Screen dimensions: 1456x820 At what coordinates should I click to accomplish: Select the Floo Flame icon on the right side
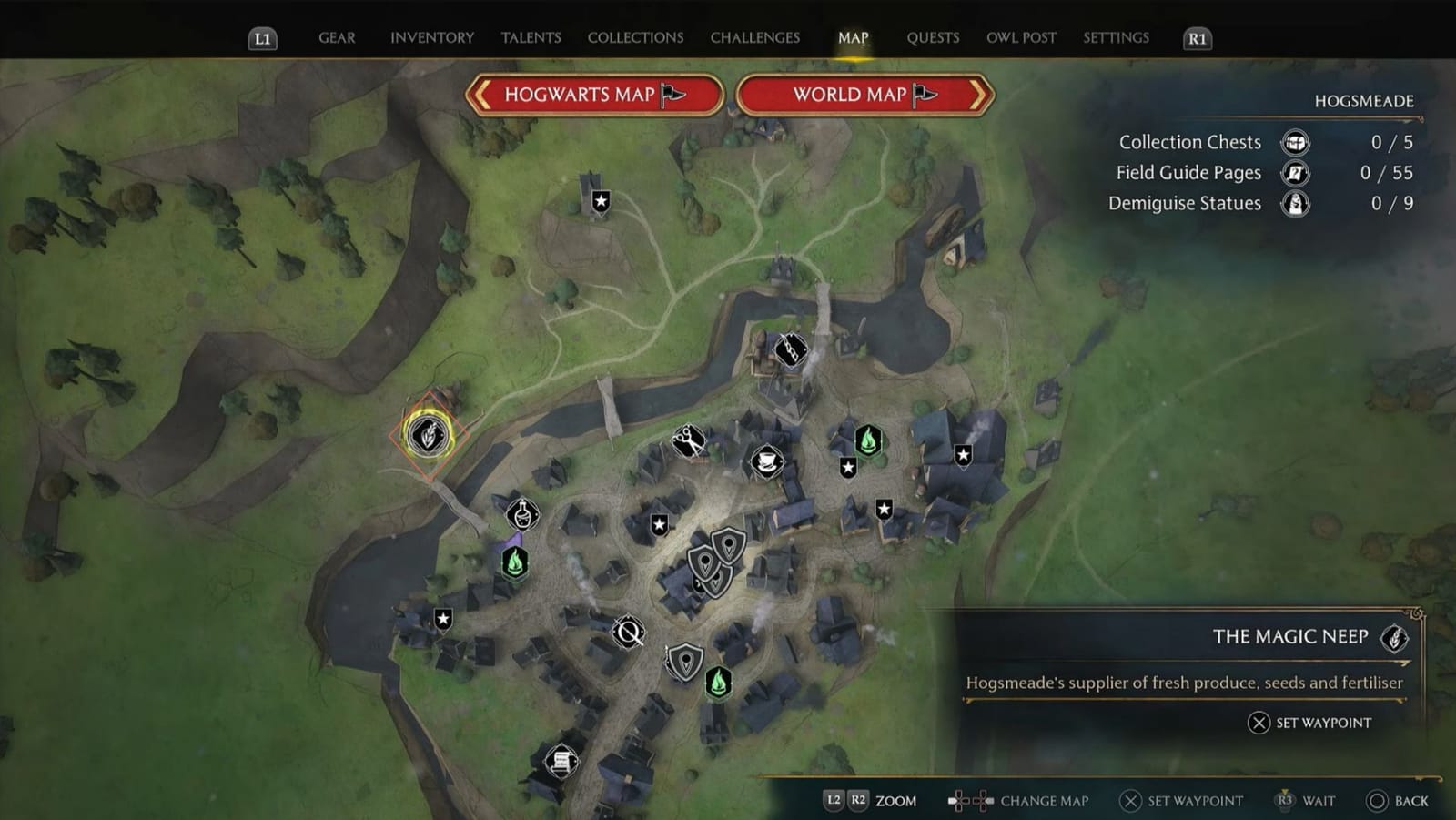click(x=867, y=441)
